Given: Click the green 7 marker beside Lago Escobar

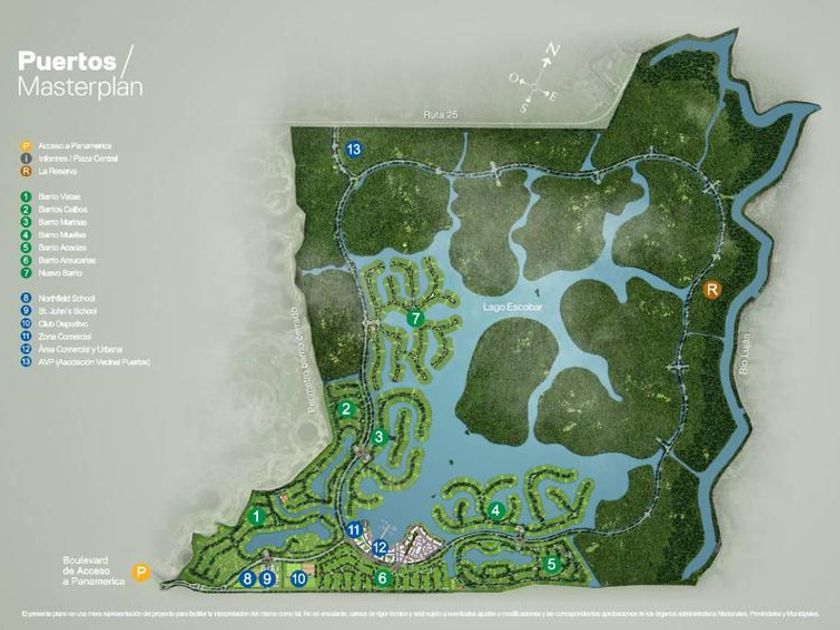Looking at the screenshot, I should click(419, 319).
